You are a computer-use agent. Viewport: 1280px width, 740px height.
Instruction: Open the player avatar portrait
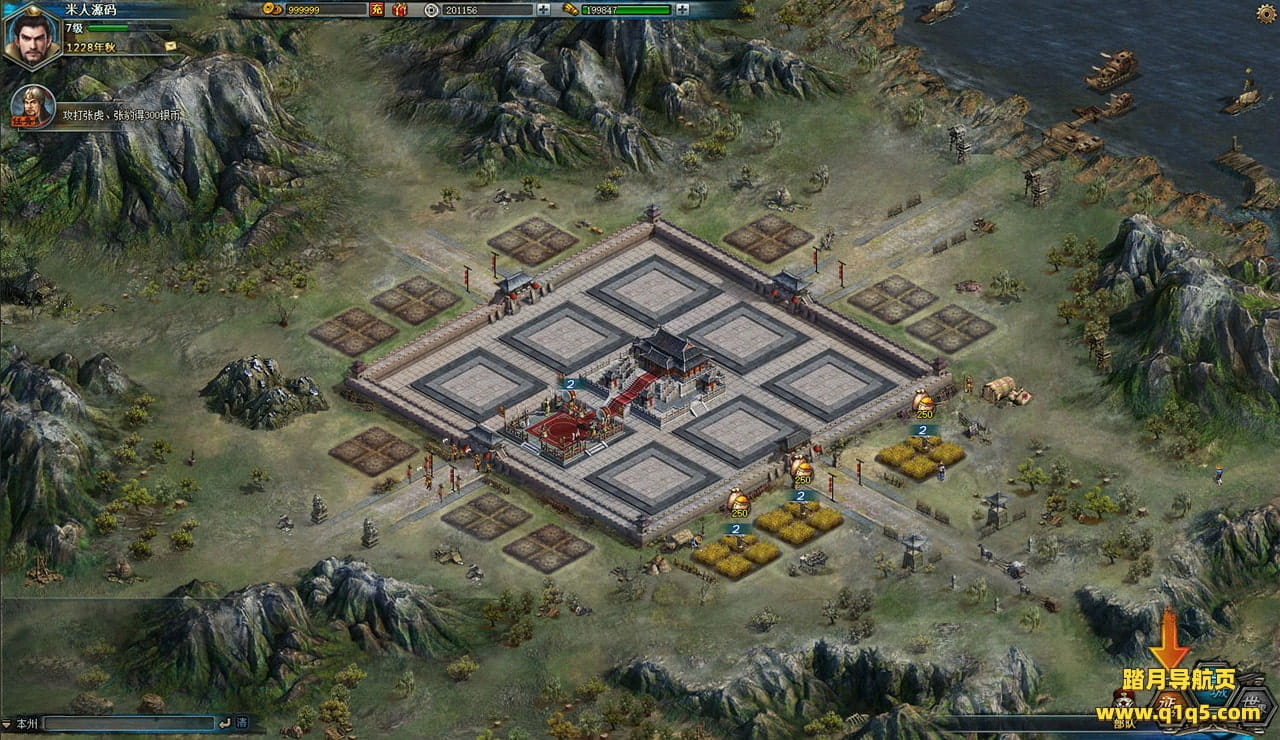32,36
